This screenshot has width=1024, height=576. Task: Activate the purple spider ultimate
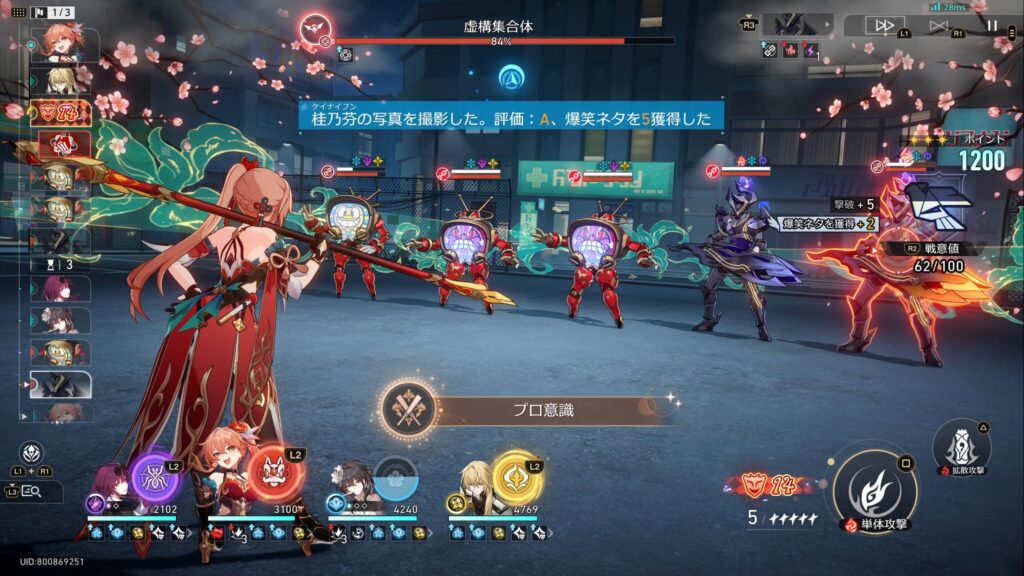156,477
